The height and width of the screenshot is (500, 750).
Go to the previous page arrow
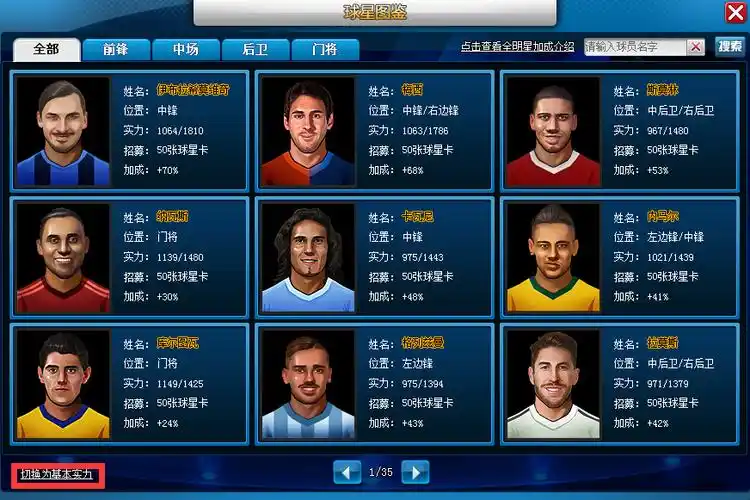pyautogui.click(x=347, y=472)
